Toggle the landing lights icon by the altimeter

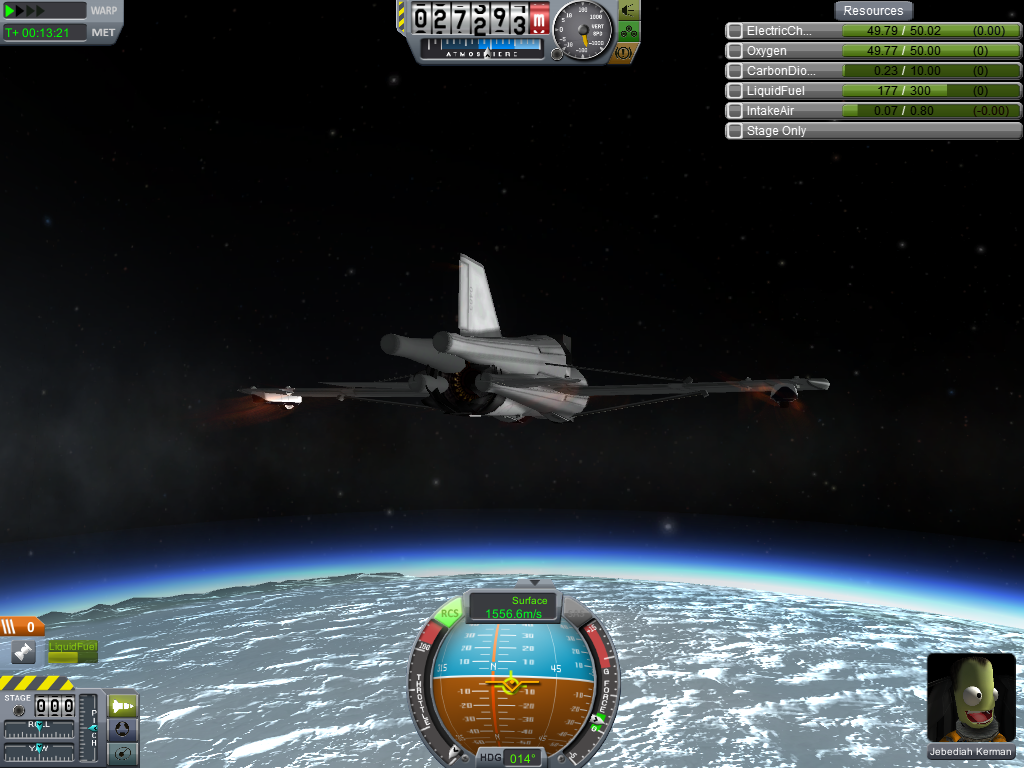tap(629, 10)
